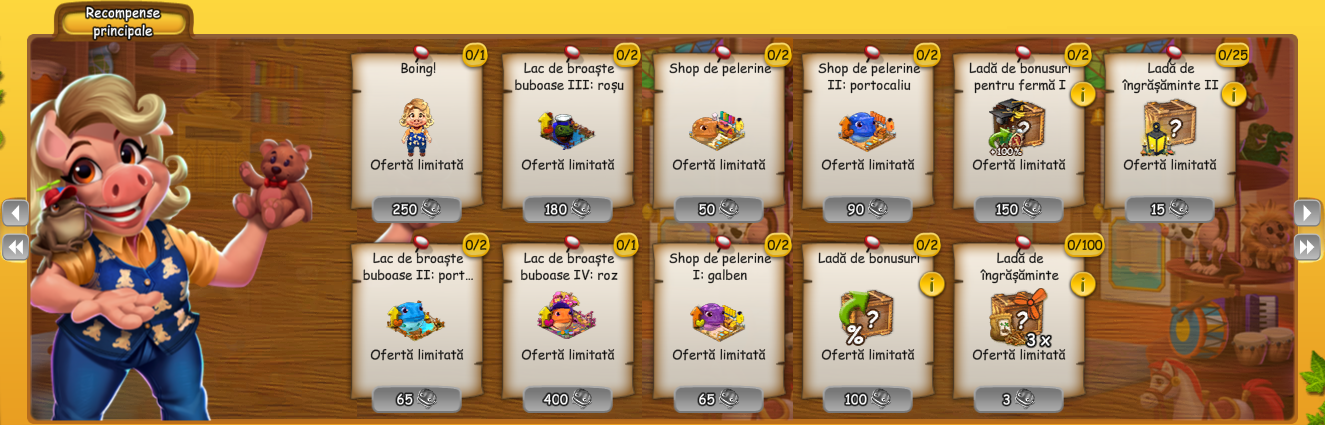
Task: Switch to the Recompense principale tab
Action: pos(123,21)
